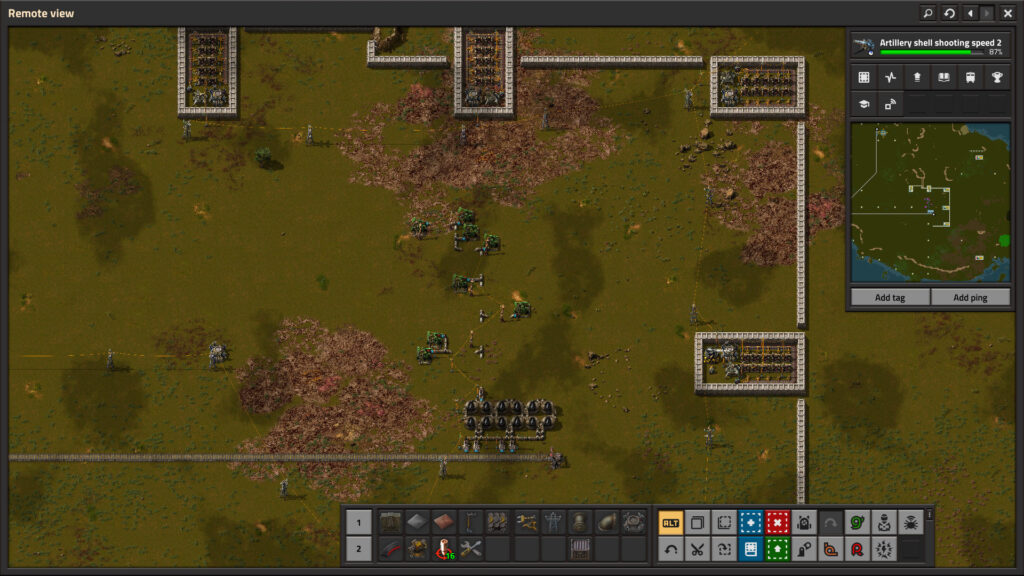
Task: Close the Remote view window
Action: pyautogui.click(x=1008, y=13)
